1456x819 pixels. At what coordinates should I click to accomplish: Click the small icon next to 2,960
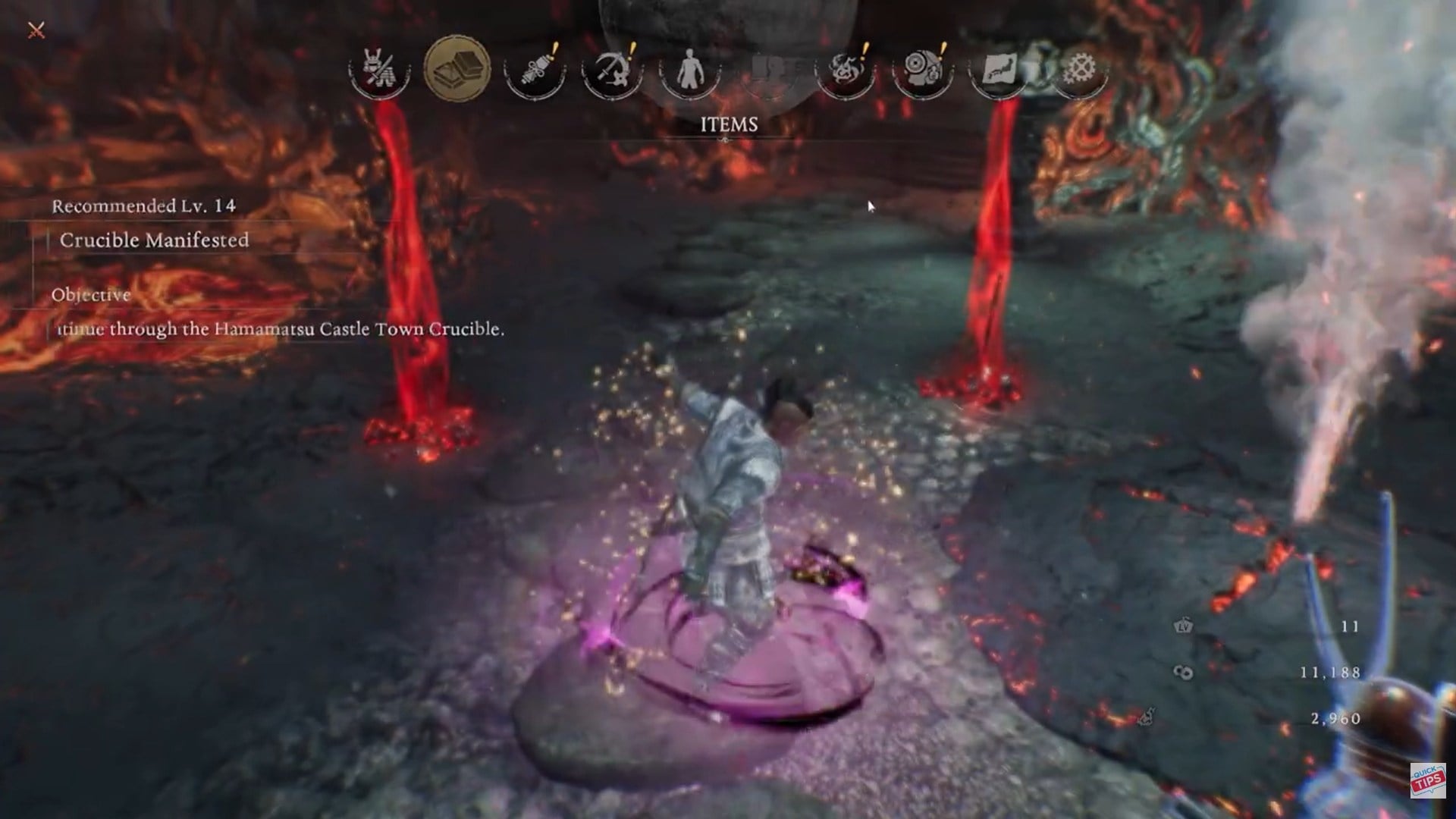(x=1145, y=717)
